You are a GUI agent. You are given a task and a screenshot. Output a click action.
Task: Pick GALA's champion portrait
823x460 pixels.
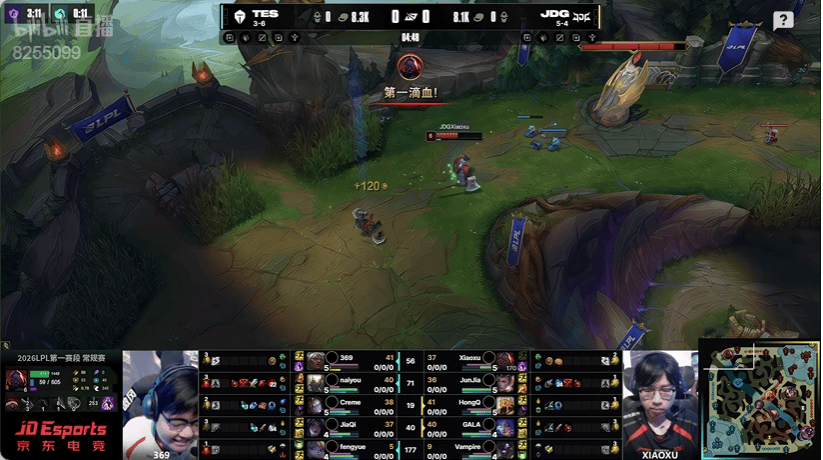point(505,427)
